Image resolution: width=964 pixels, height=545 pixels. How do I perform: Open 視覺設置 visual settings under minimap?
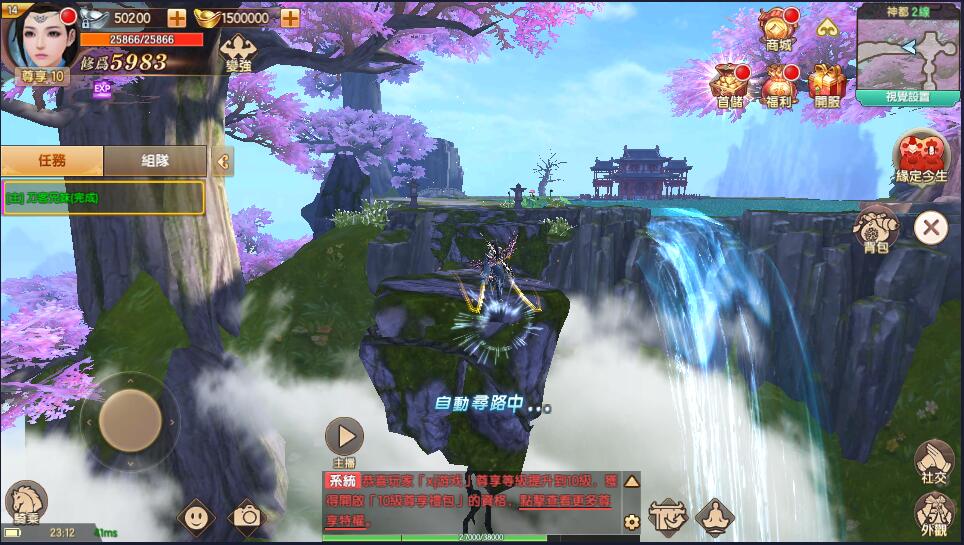coord(907,97)
